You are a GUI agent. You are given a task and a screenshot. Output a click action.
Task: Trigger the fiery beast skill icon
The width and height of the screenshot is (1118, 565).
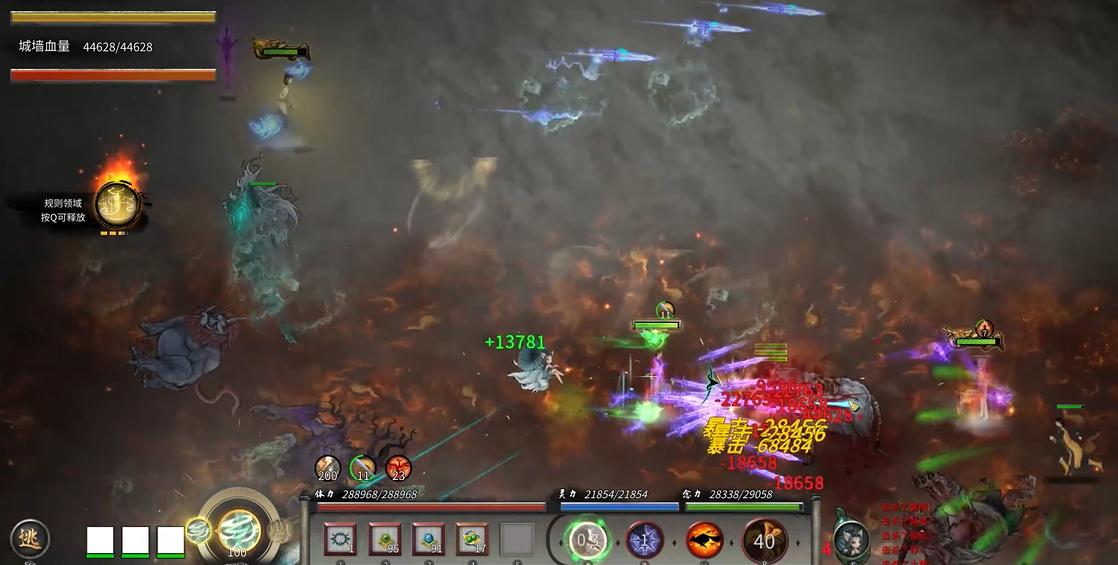(704, 541)
